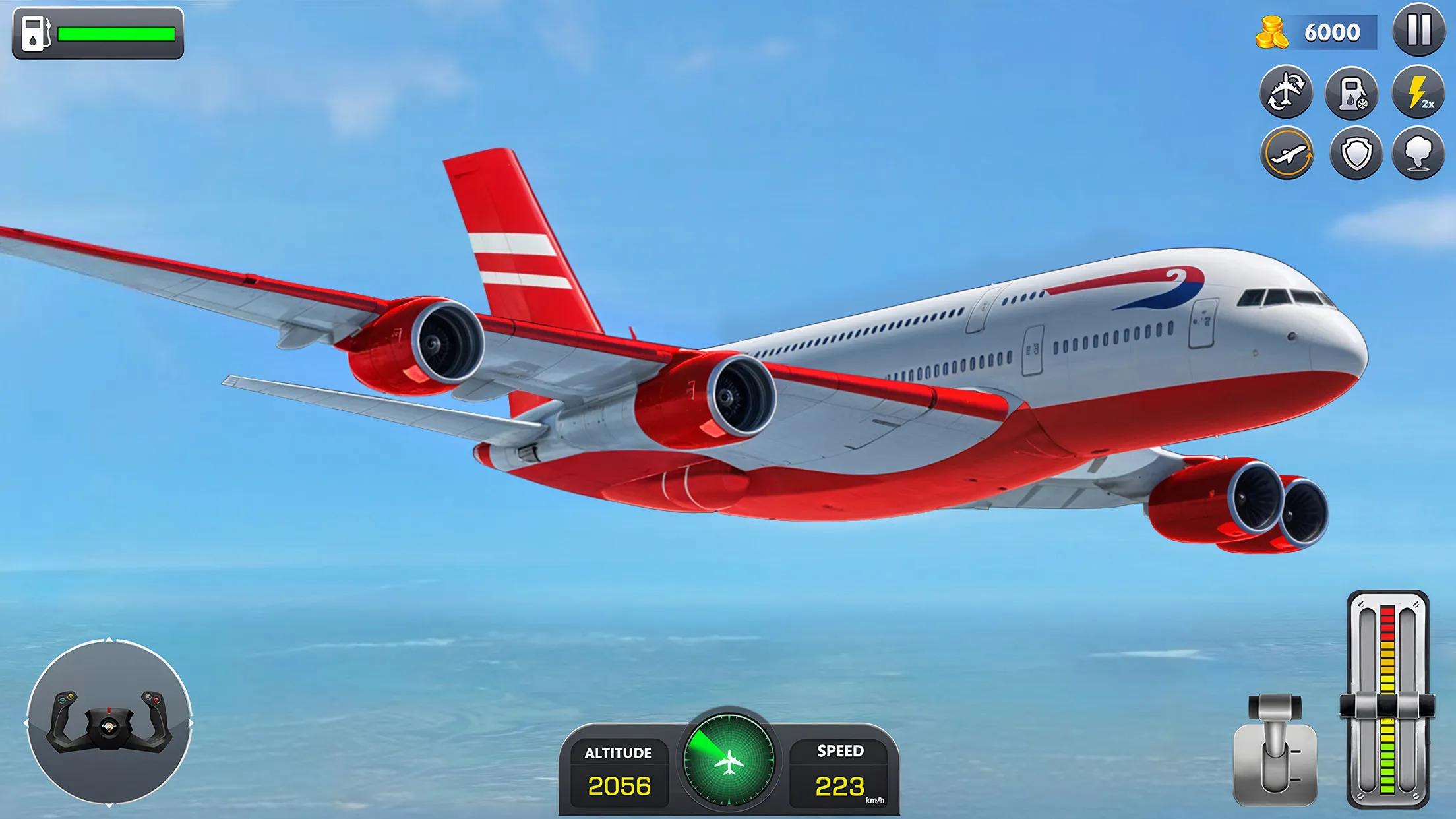Tap the coin balance showing 6000
Screen dimensions: 1456x819
1333,32
